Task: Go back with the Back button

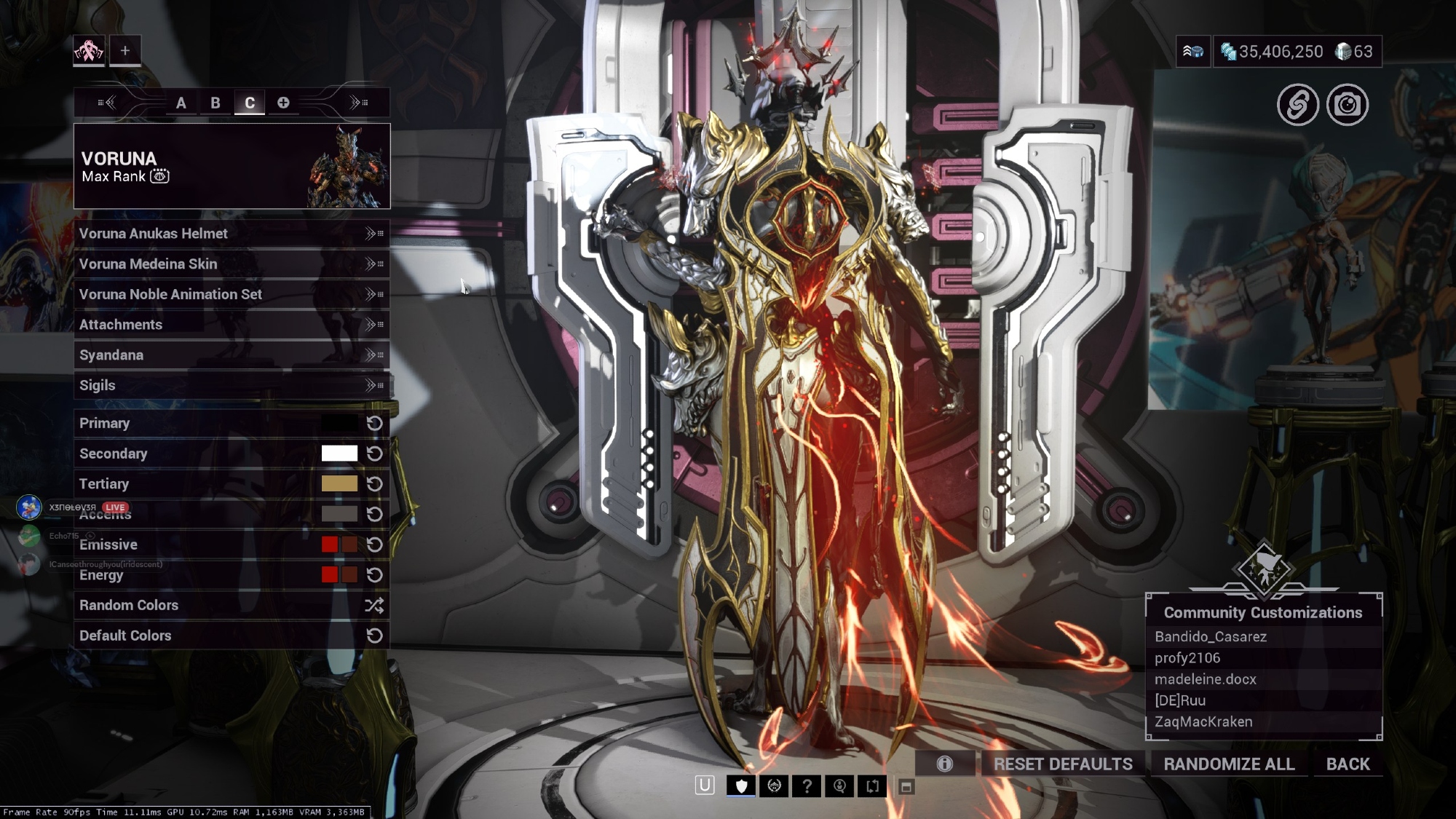Action: [1348, 764]
